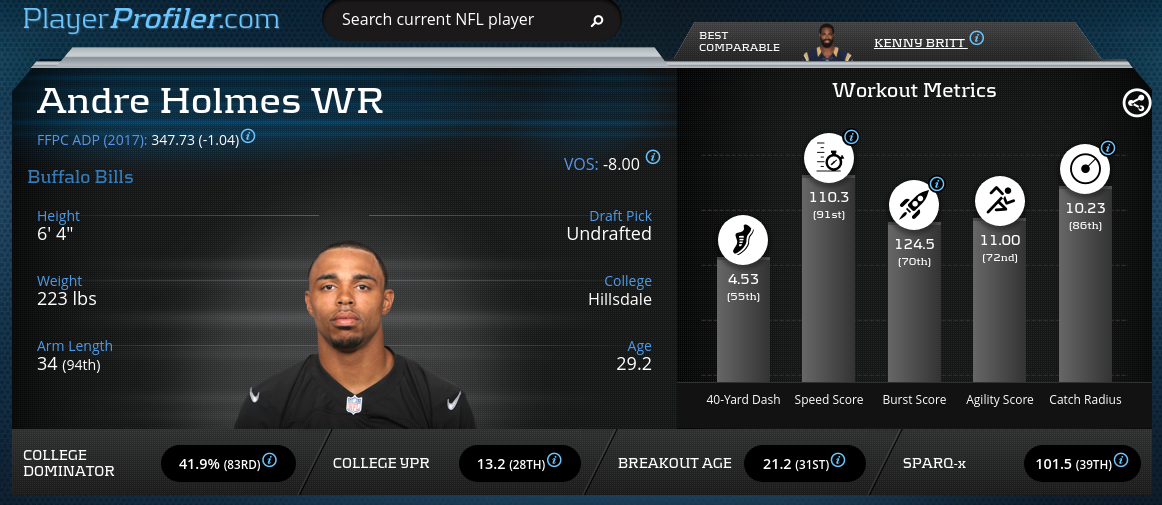Click the Catch Radius gauge icon
This screenshot has width=1162, height=505.
tap(1084, 169)
